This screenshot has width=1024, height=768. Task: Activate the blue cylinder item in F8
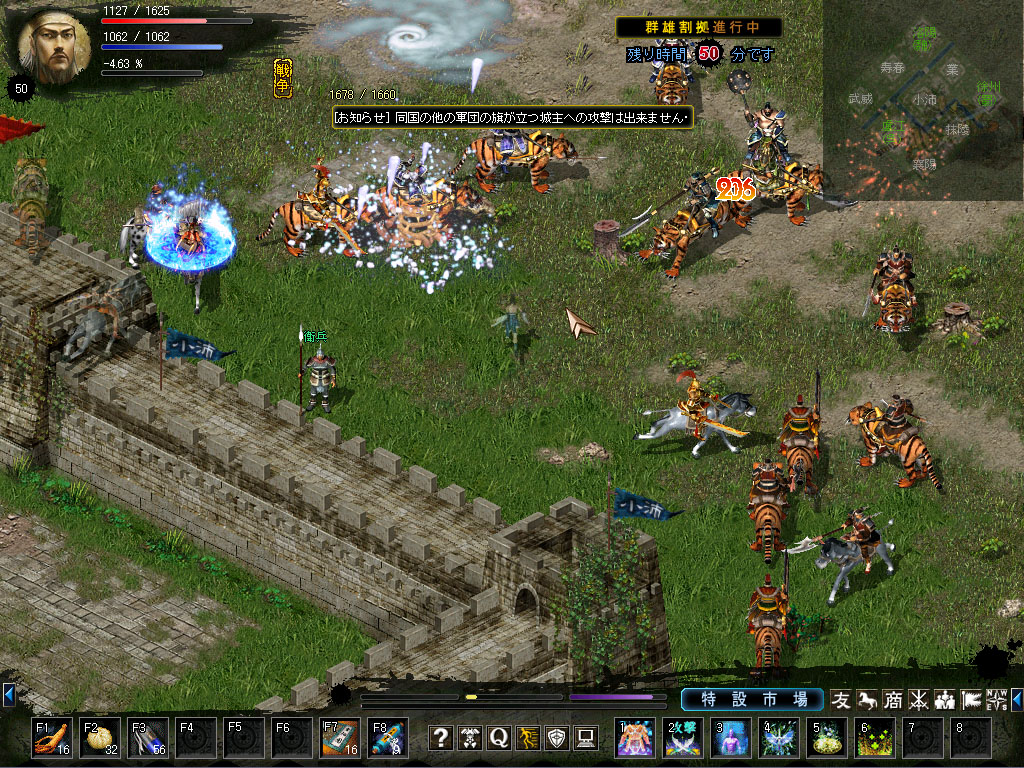coord(388,738)
